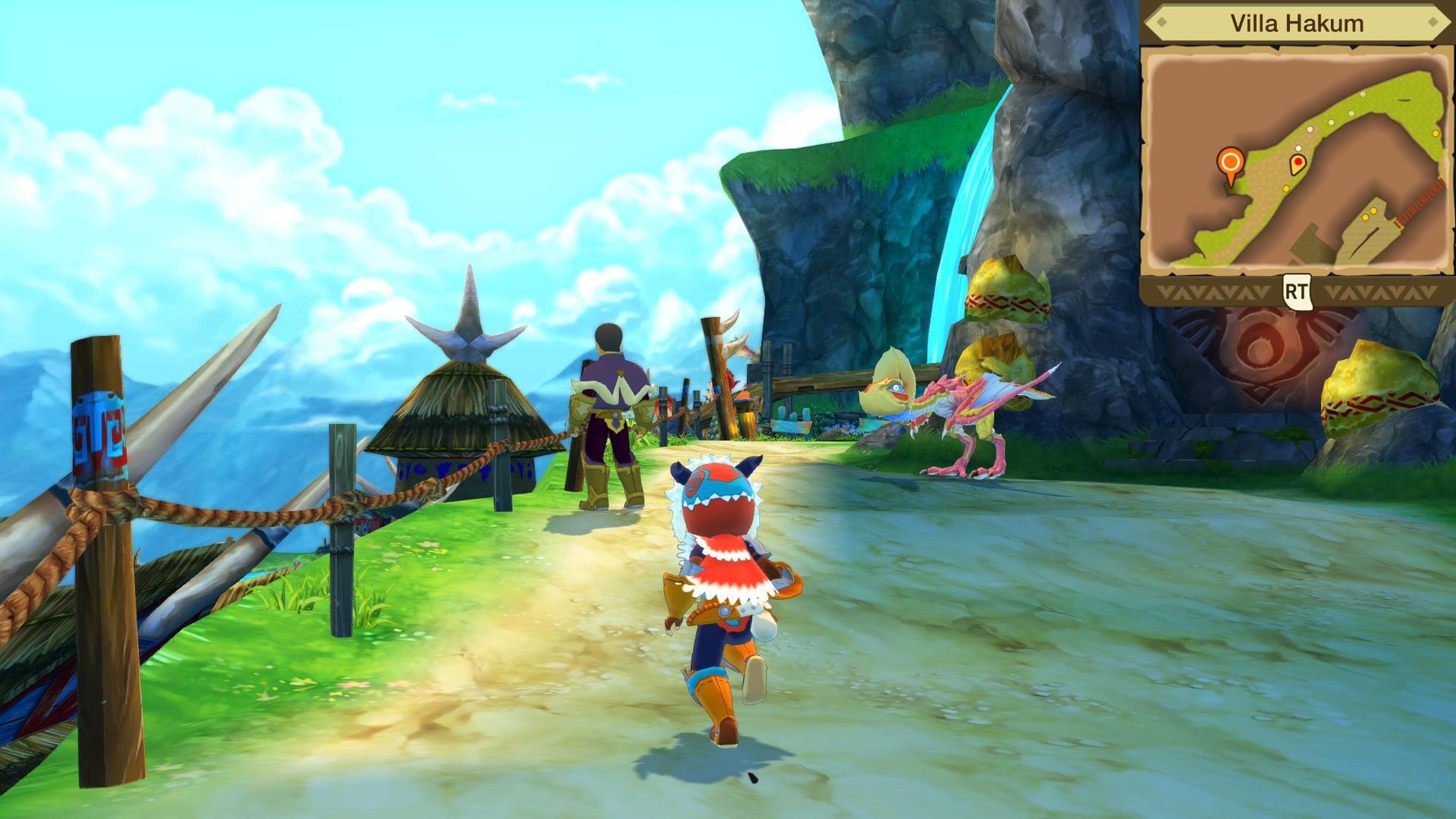
Task: Click the red destination pin on the minimap
Action: (1298, 162)
